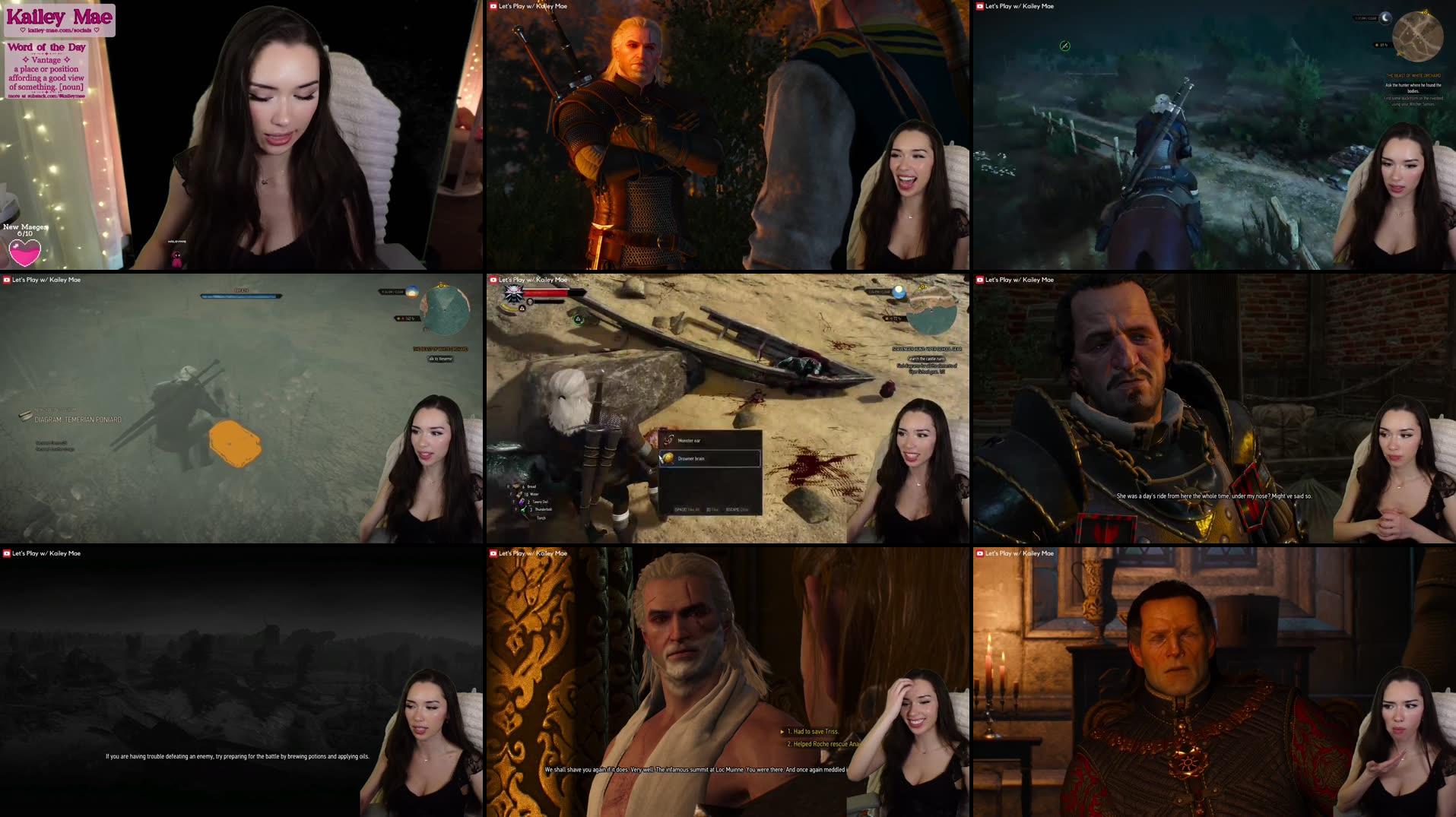Click ESCAPE Close to dismiss the loot window
This screenshot has height=817, width=1456.
point(735,510)
